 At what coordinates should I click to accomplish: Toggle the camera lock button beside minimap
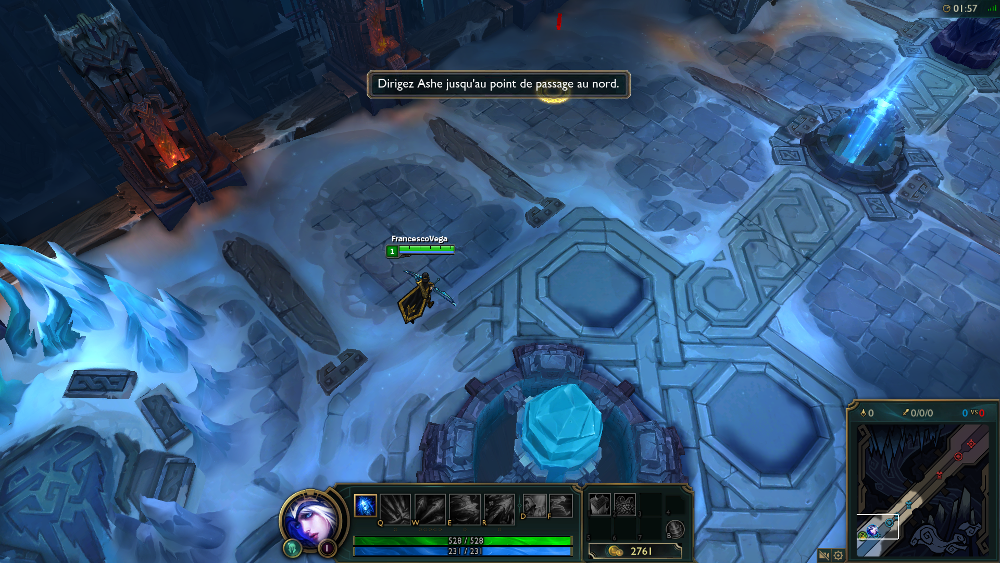pyautogui.click(x=824, y=555)
